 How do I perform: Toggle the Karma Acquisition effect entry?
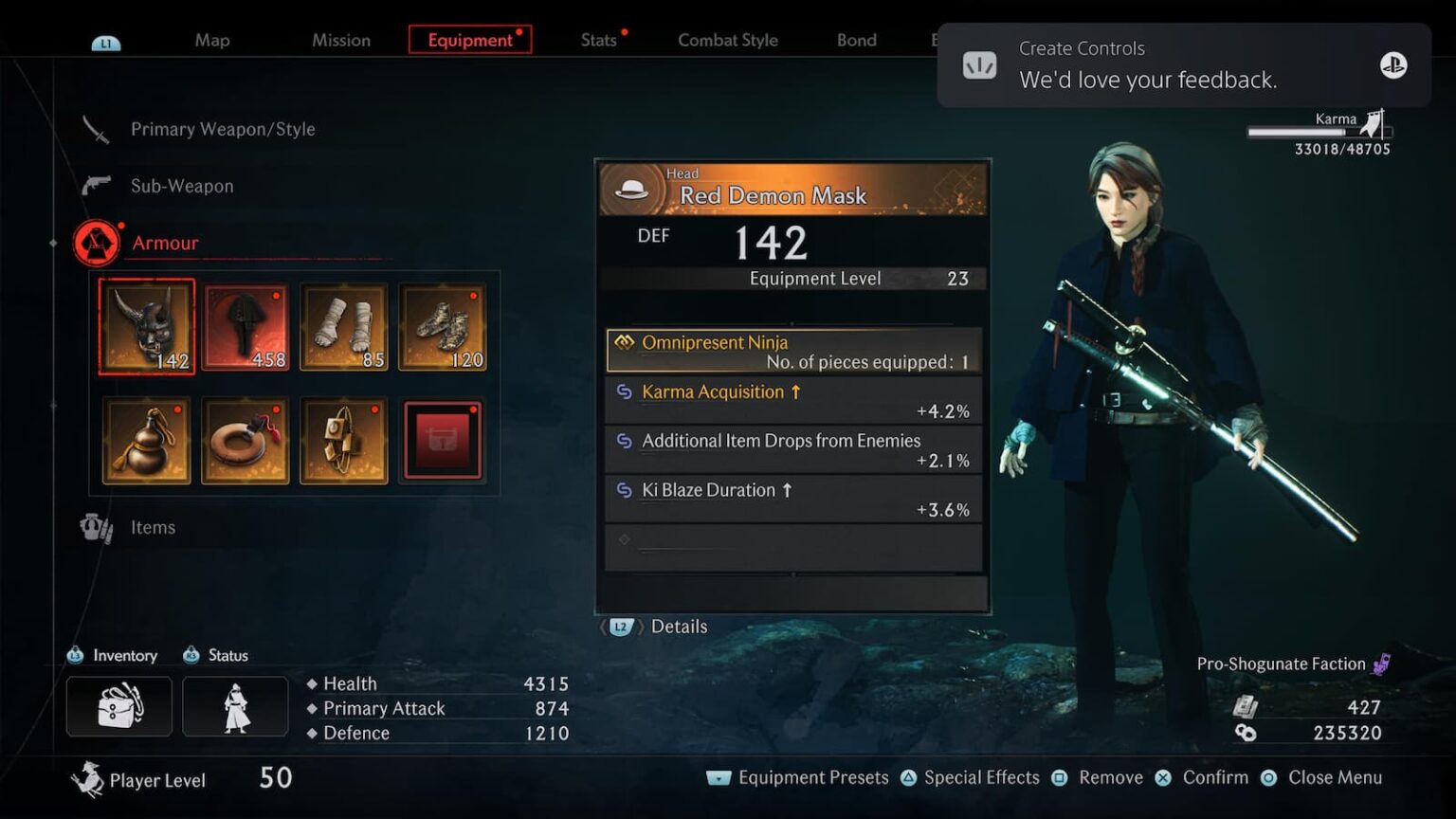click(793, 399)
